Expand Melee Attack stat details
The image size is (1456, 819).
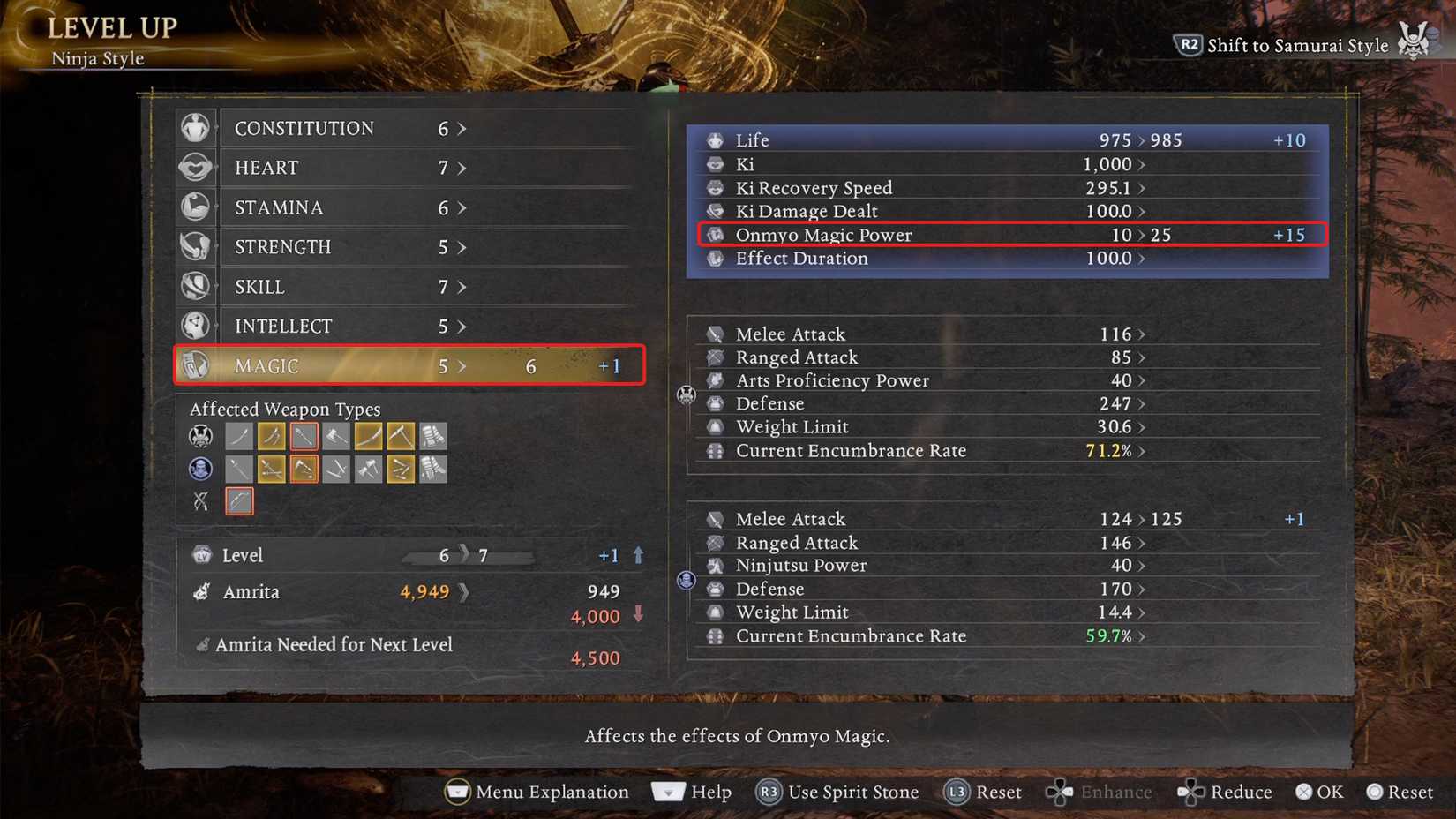pyautogui.click(x=1139, y=334)
